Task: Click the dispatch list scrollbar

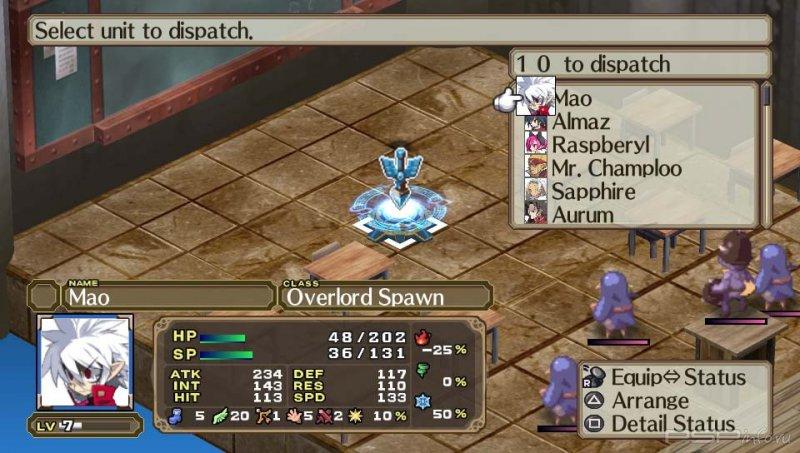Action: click(766, 153)
